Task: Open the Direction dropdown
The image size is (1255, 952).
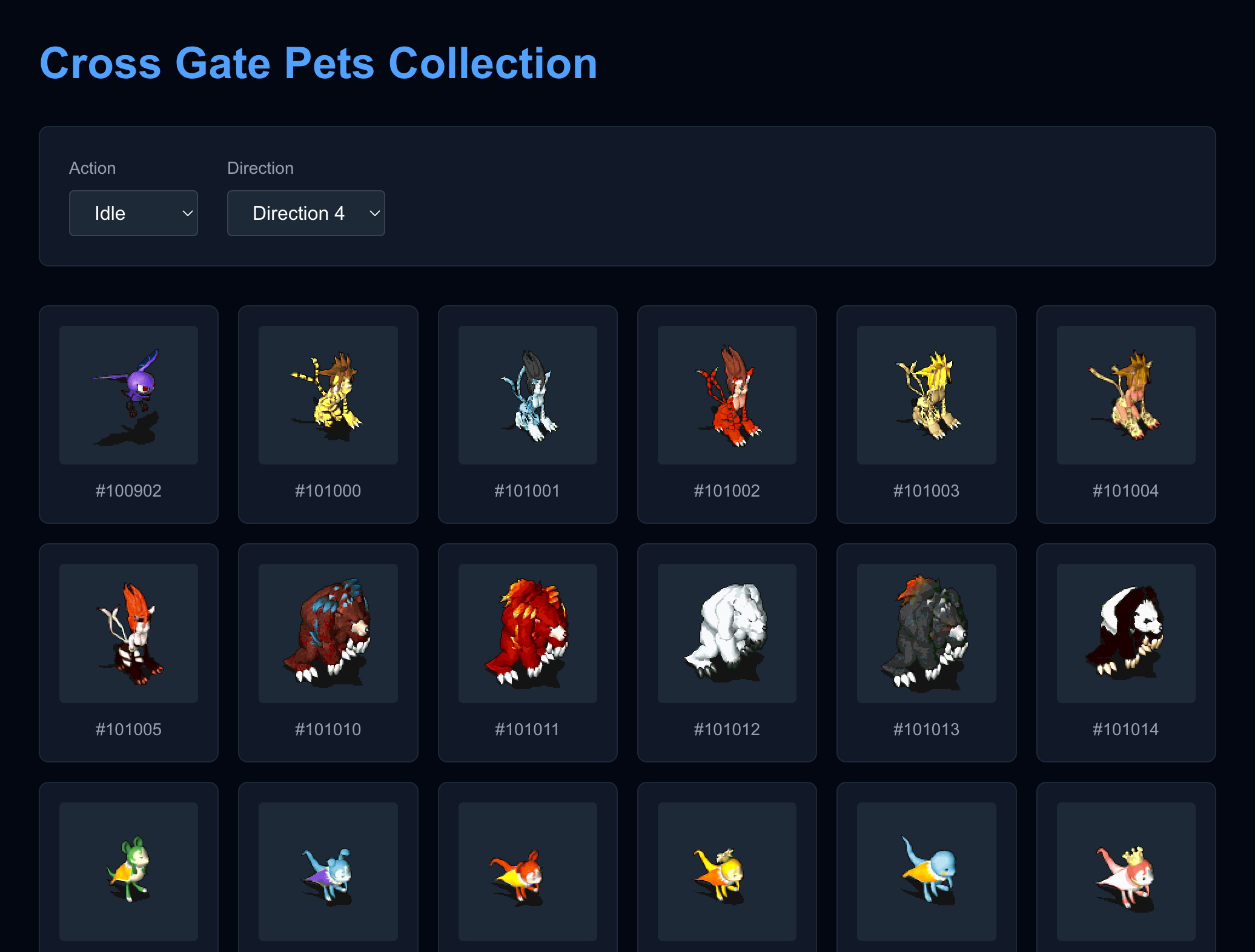Action: [x=306, y=213]
